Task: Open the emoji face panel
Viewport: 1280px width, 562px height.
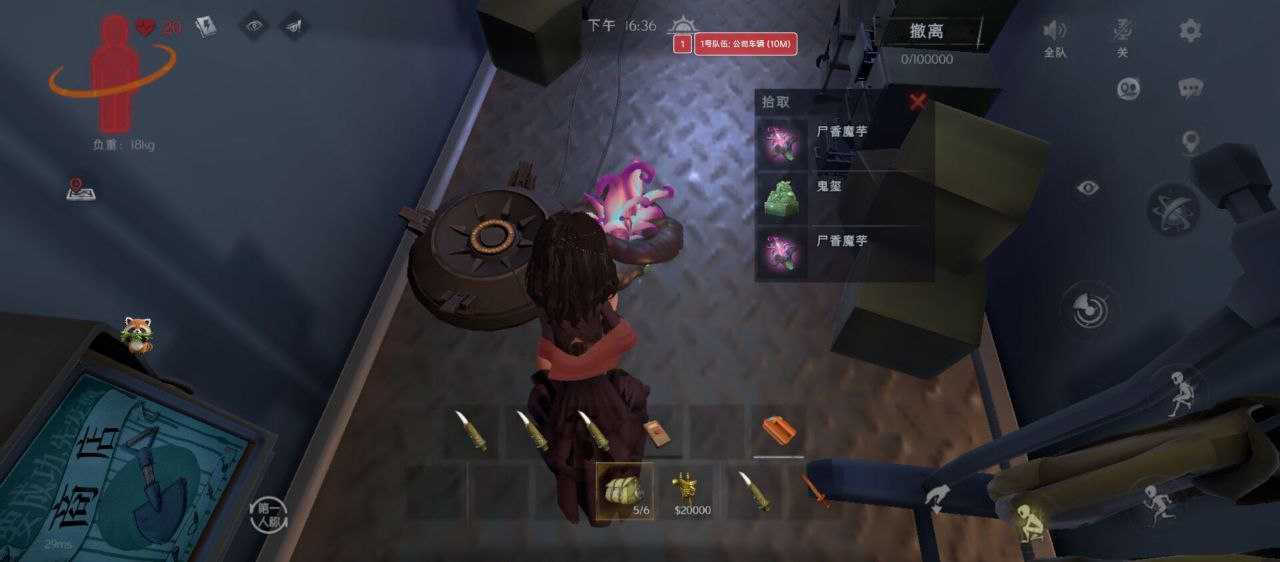Action: [1129, 89]
